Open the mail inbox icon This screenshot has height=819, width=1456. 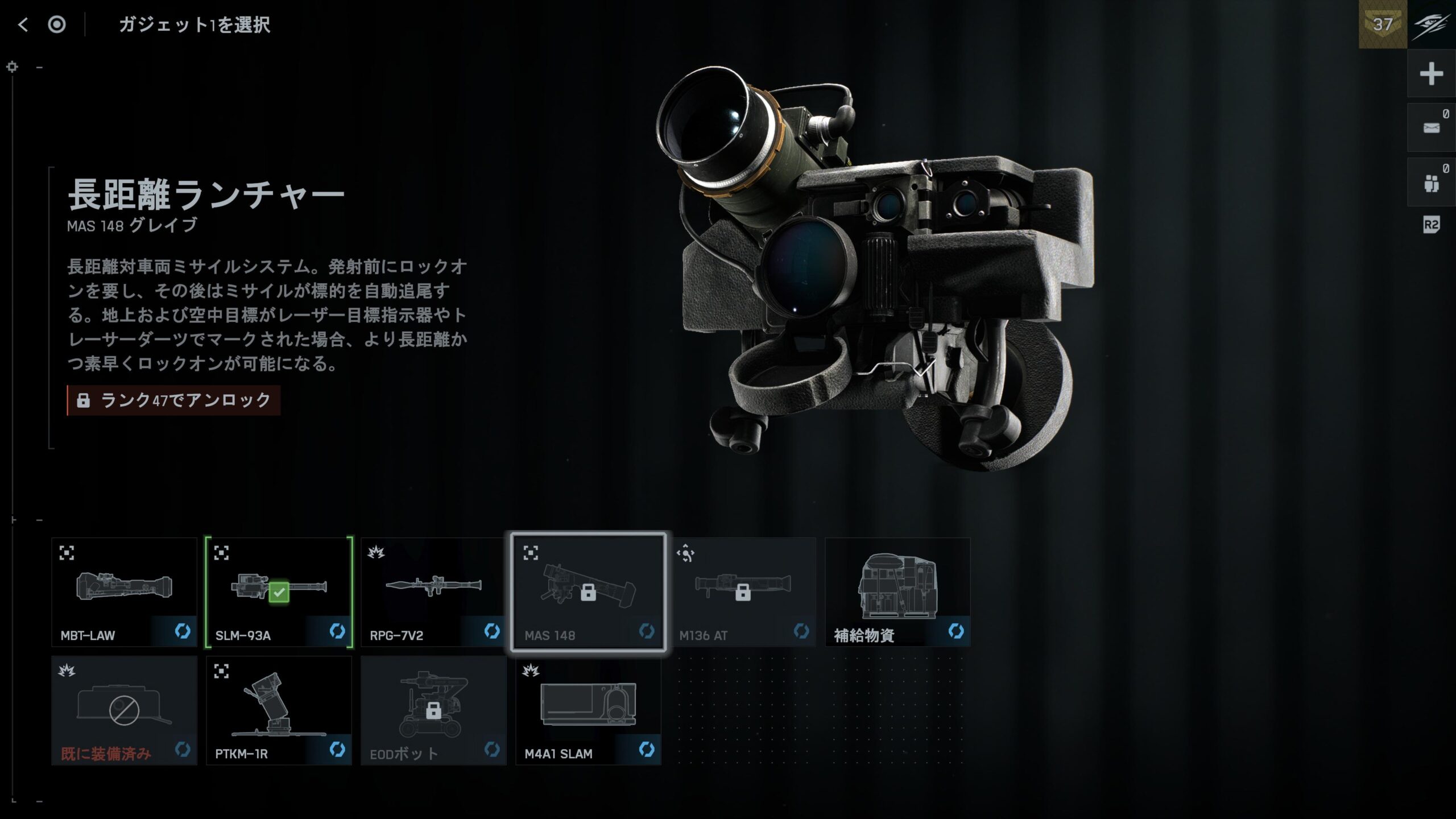[x=1431, y=128]
